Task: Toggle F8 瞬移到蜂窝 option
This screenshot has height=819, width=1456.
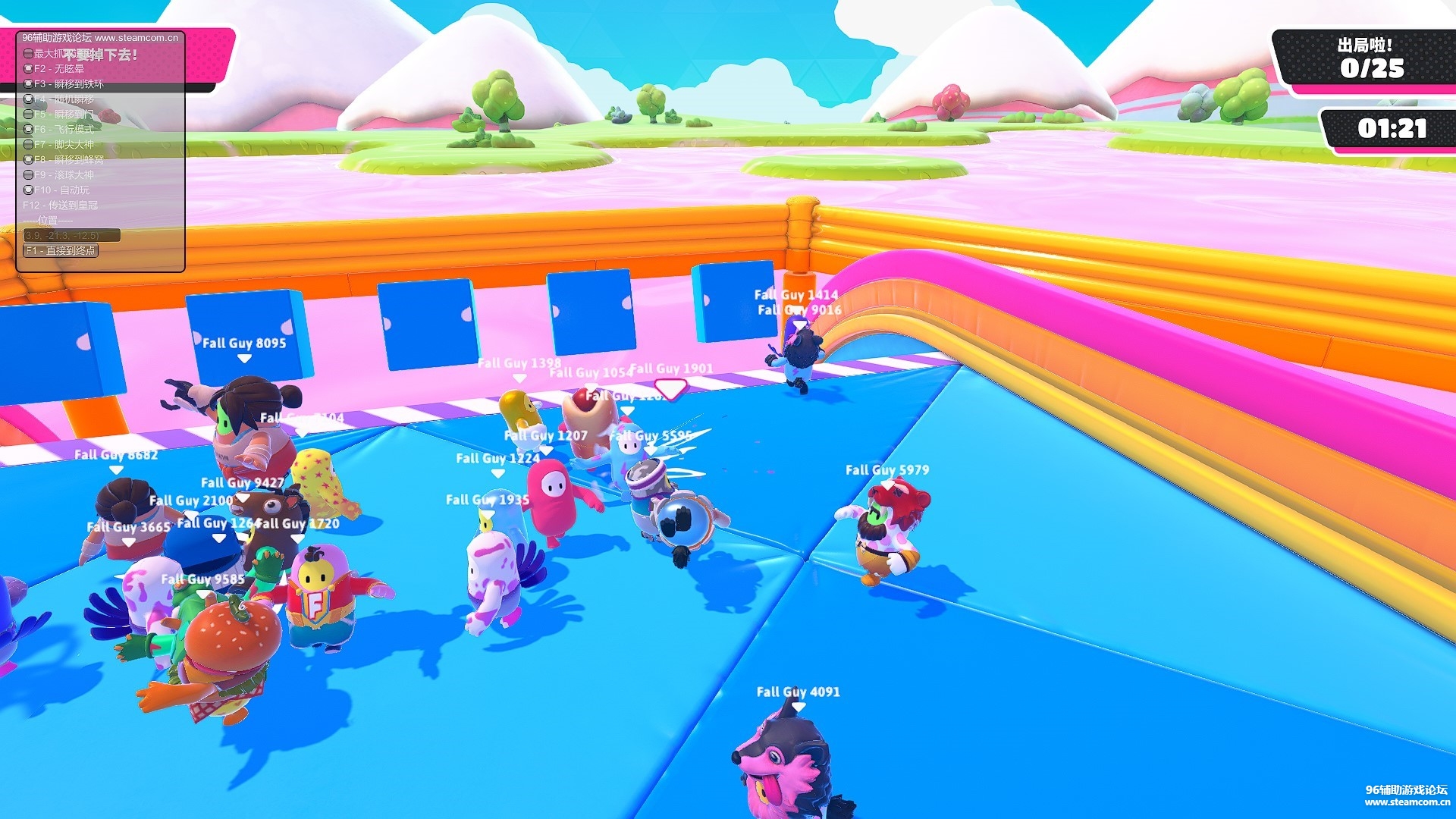Action: (x=28, y=160)
